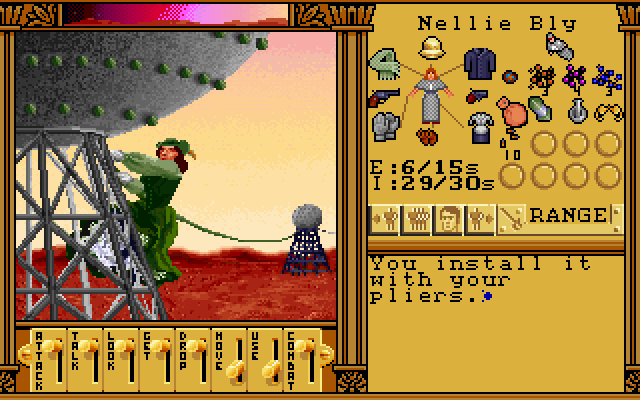Image resolution: width=640 pixels, height=400 pixels.
Task: Select the purple berries inventory item
Action: 576,77
